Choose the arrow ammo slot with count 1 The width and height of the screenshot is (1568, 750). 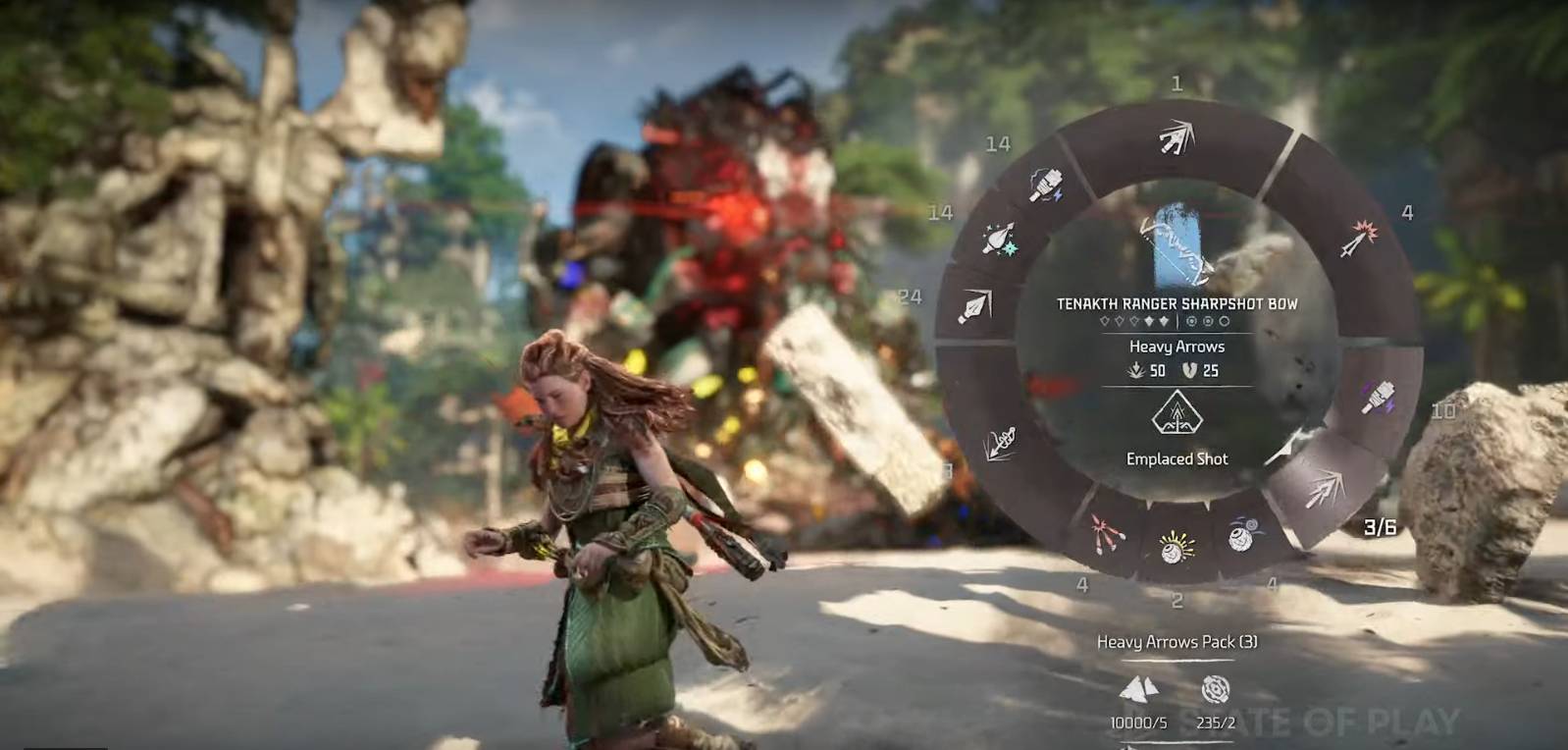coord(1176,138)
